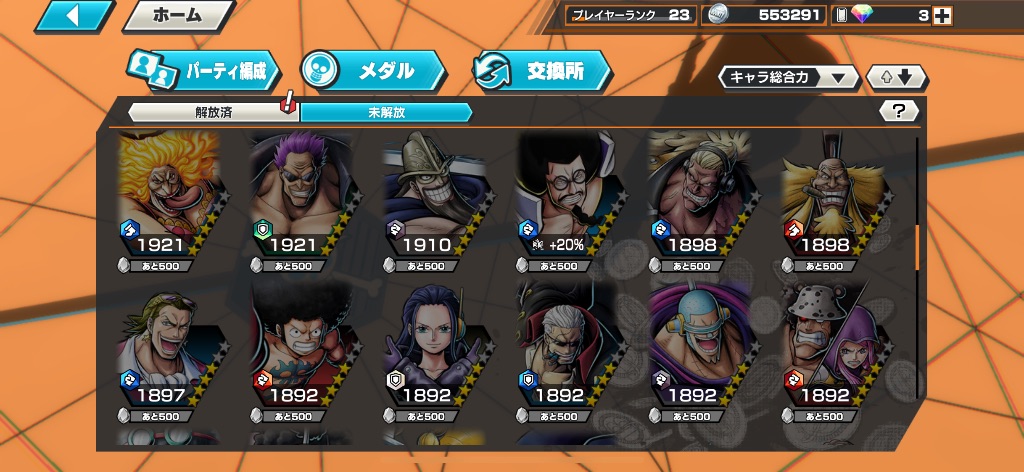This screenshot has width=1024, height=472.
Task: Toggle the ascending/descending sort order button
Action: [x=896, y=77]
